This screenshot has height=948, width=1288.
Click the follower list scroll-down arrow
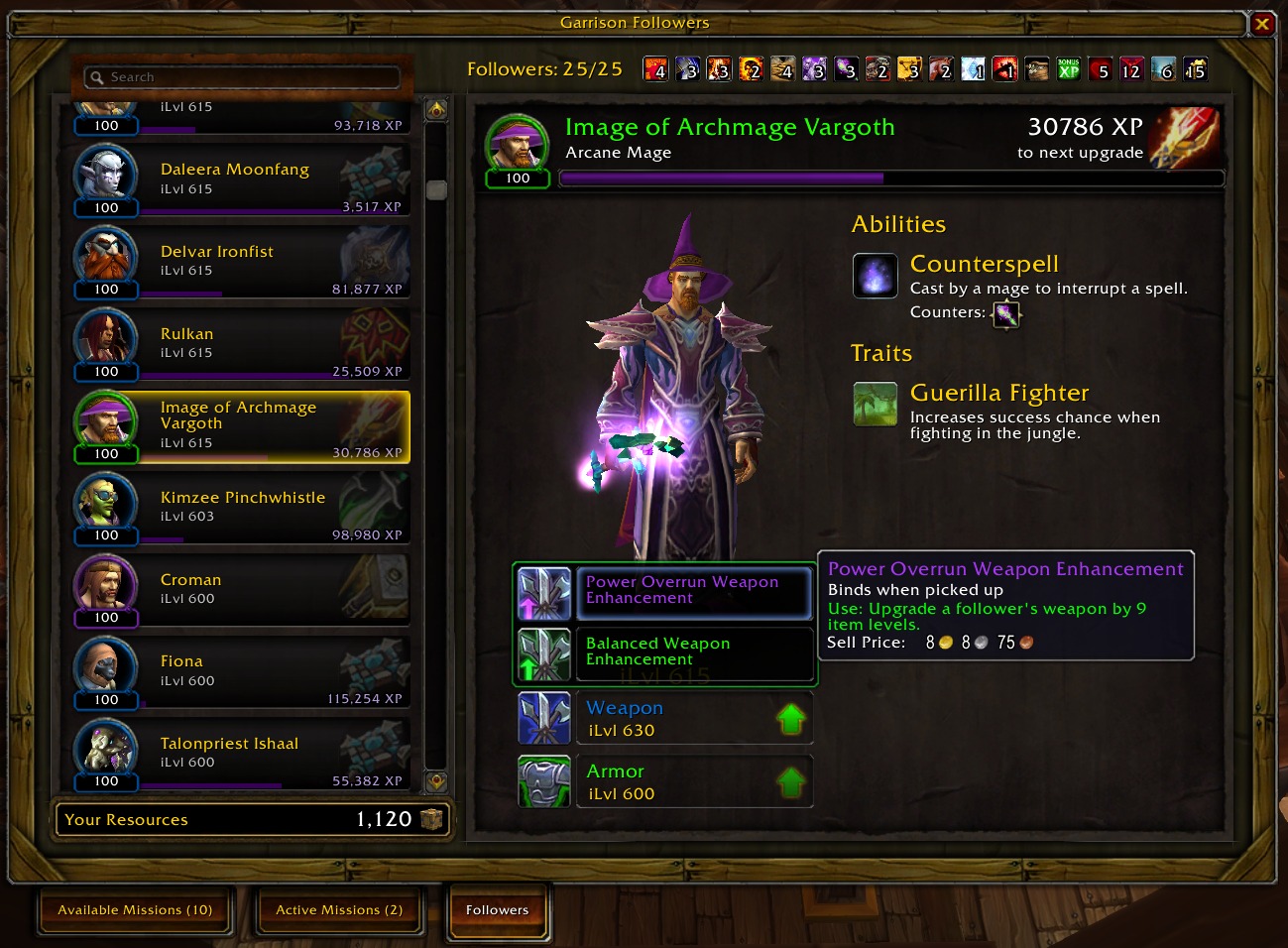pos(436,782)
